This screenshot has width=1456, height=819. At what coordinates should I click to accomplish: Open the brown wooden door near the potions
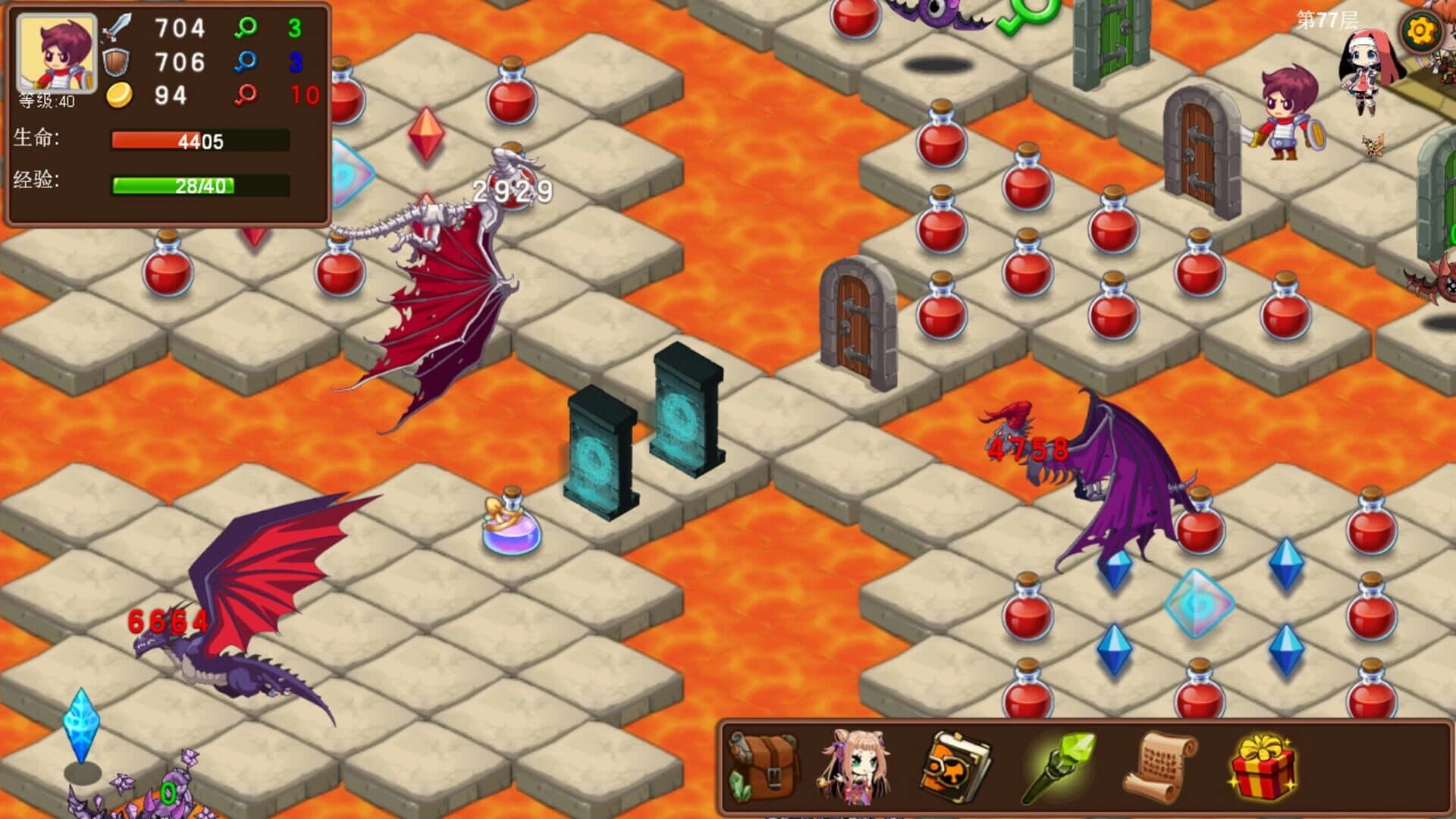(x=853, y=318)
